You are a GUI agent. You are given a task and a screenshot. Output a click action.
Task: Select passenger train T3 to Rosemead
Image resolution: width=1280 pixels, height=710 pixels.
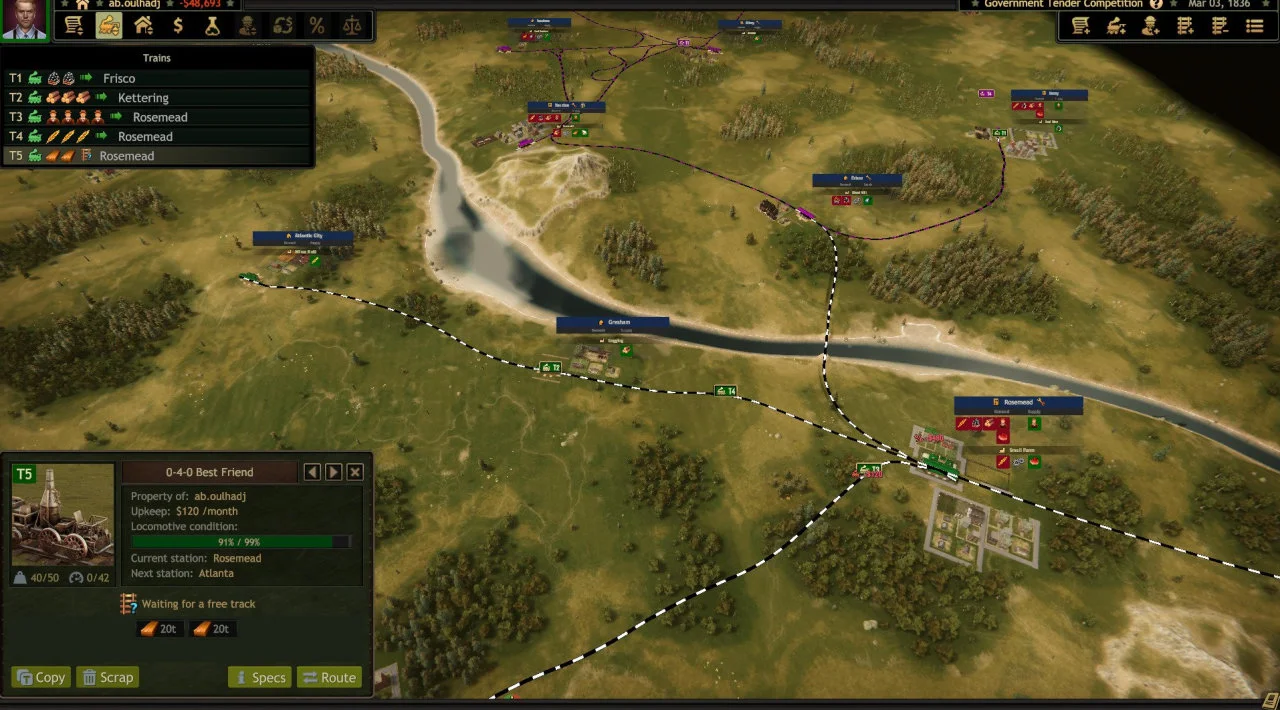point(160,117)
